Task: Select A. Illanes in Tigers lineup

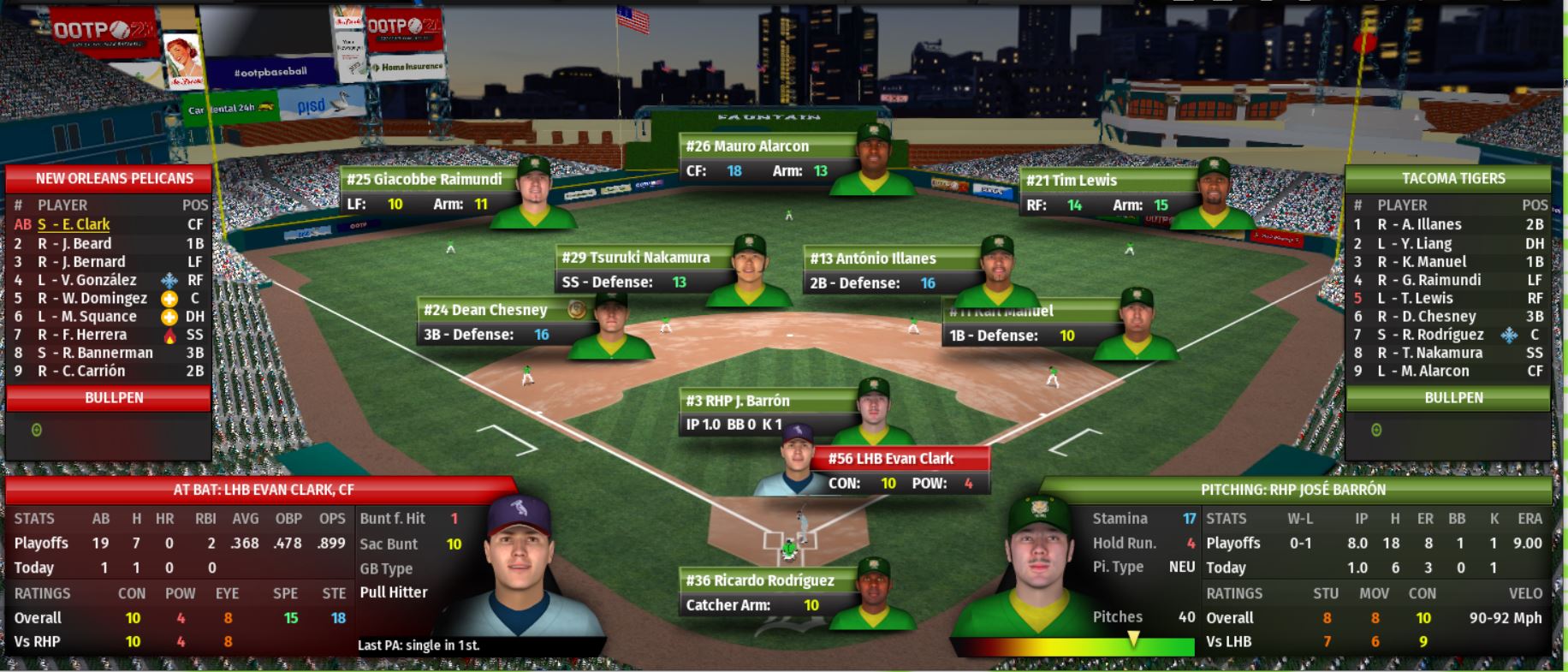Action: pos(1419,224)
